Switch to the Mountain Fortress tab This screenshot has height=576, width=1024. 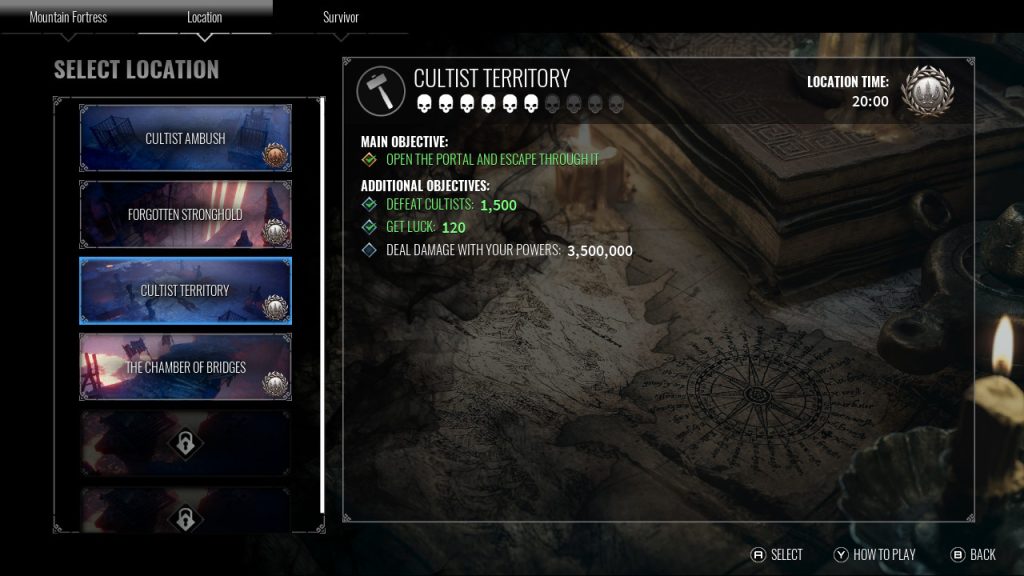[68, 18]
